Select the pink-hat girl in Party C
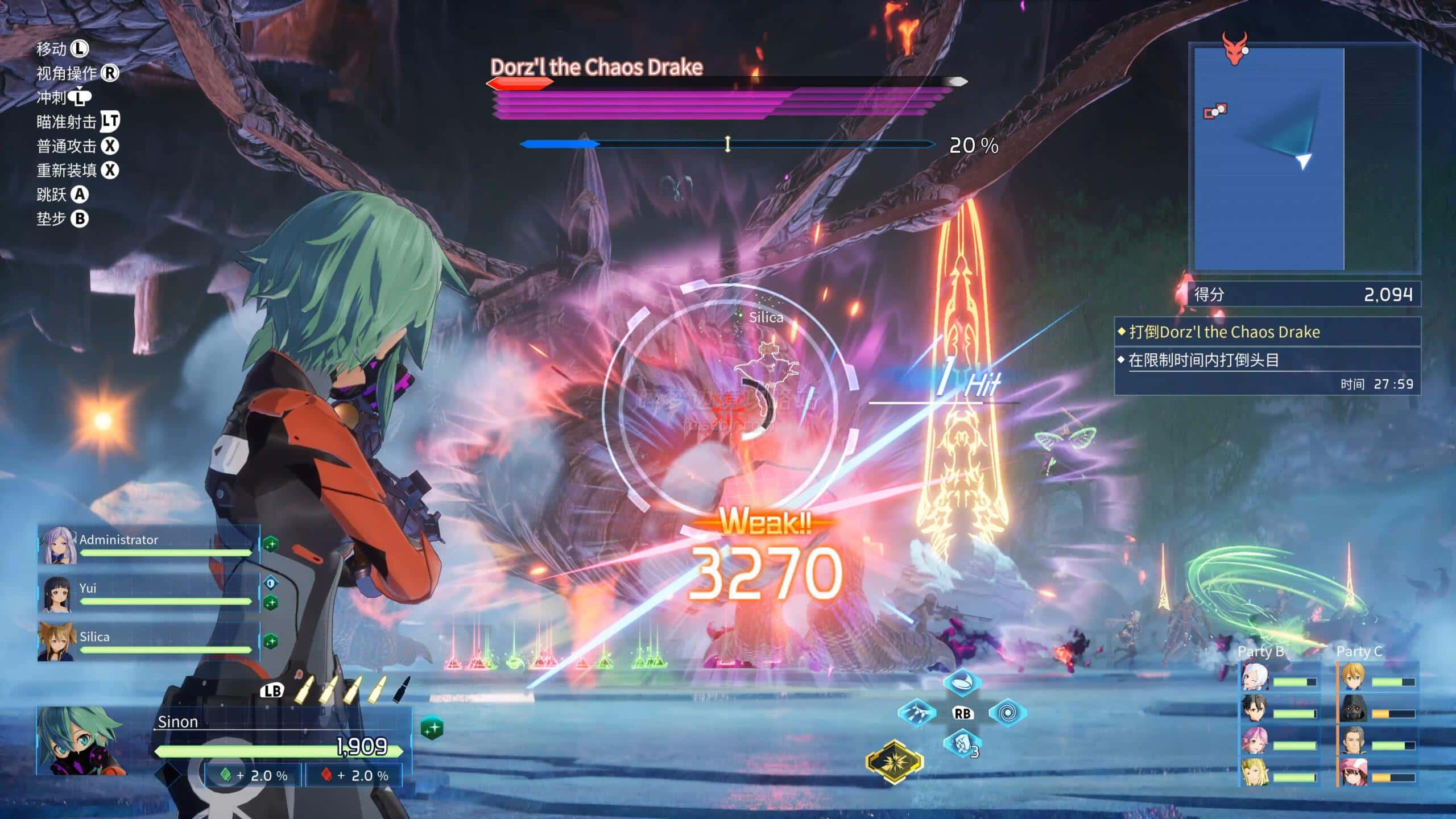Viewport: 1456px width, 819px height. tap(1353, 773)
